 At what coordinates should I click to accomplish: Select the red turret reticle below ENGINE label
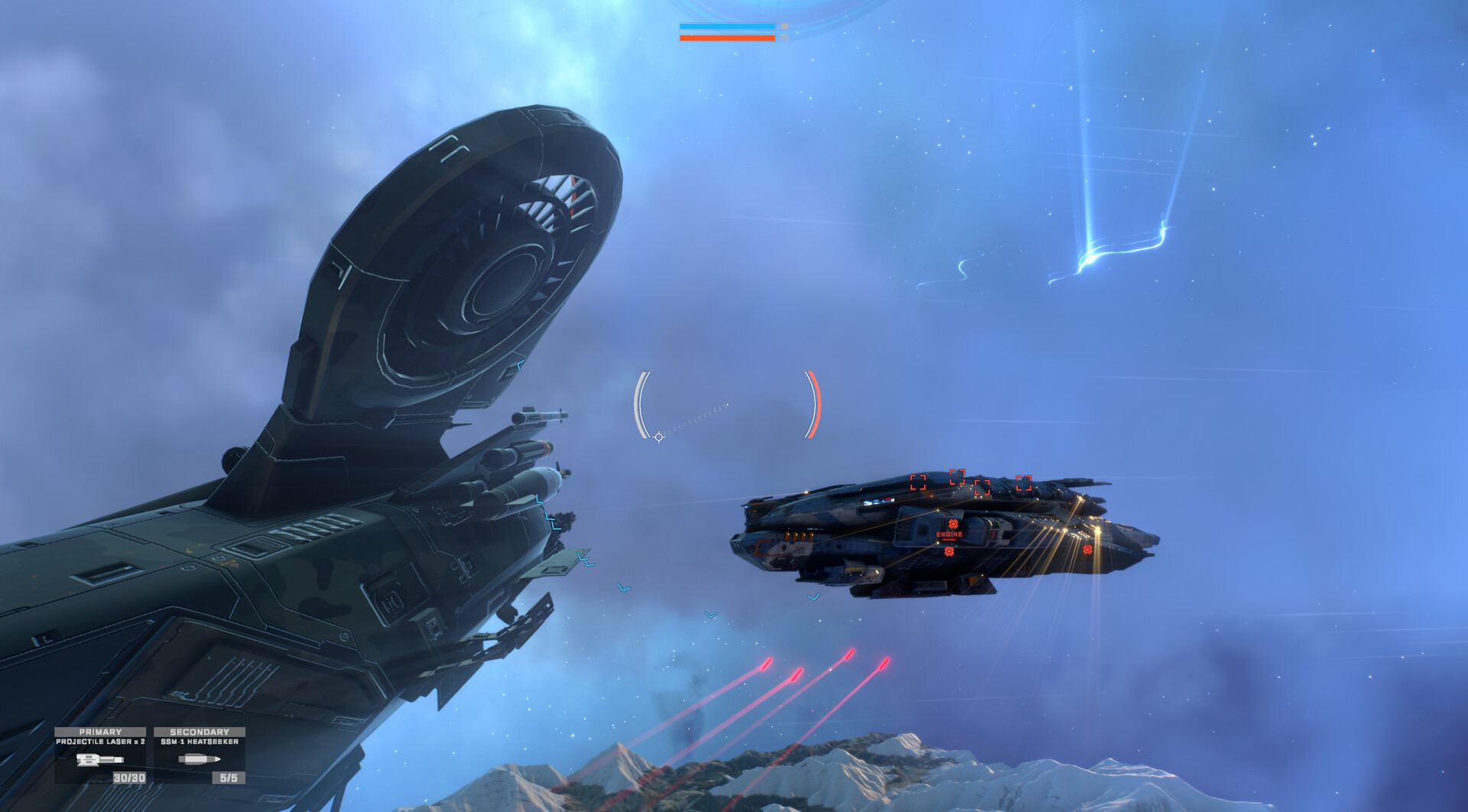[x=949, y=551]
